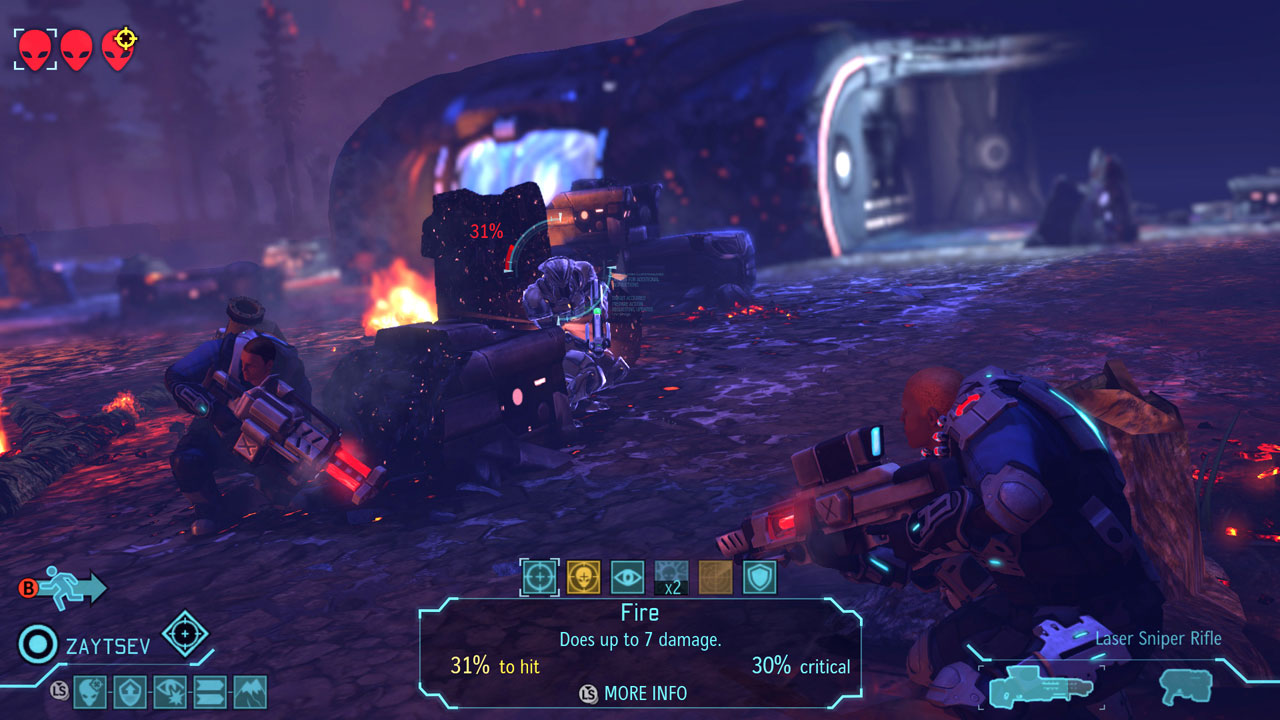Choose the Overwatch eye ability
Image resolution: width=1280 pixels, height=720 pixels.
point(628,577)
